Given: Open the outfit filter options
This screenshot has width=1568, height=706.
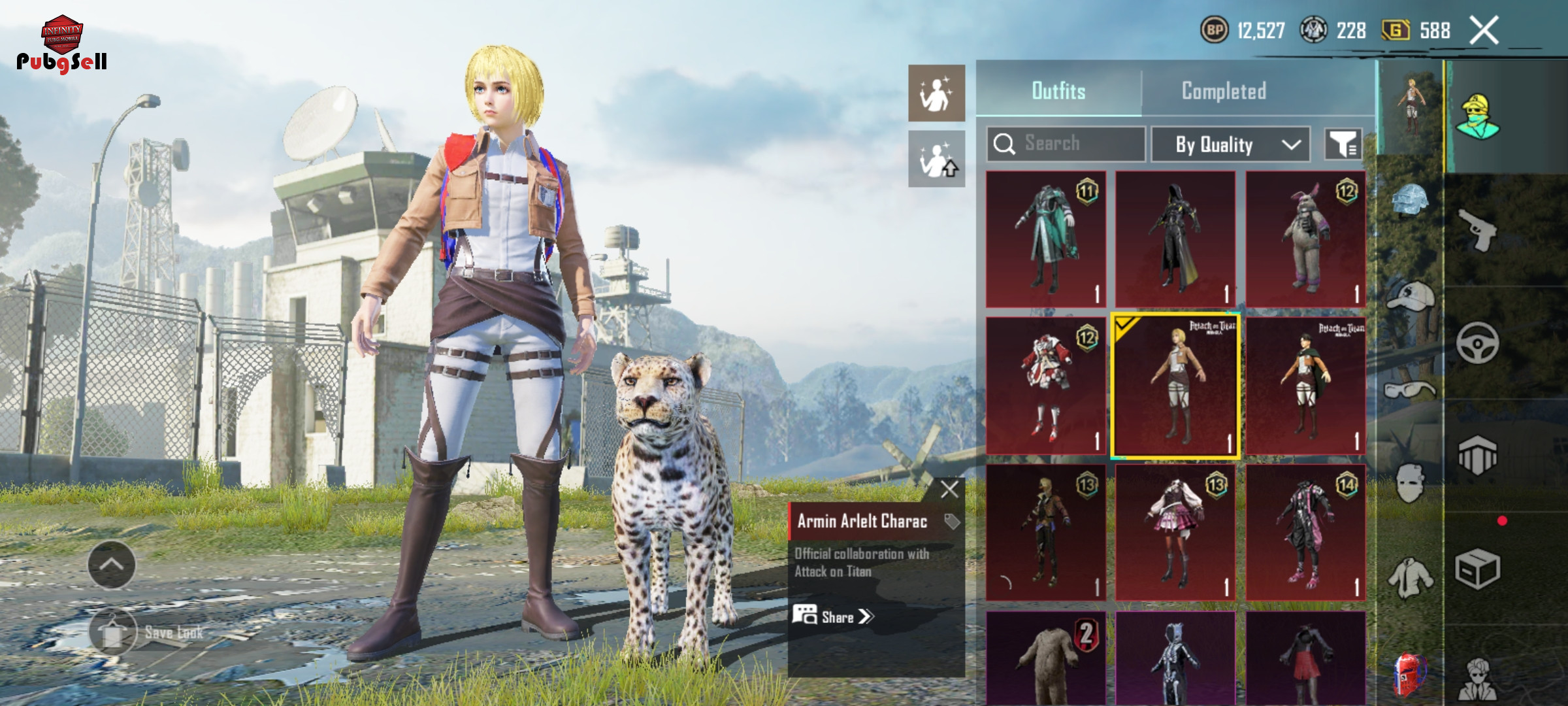Looking at the screenshot, I should (1343, 144).
